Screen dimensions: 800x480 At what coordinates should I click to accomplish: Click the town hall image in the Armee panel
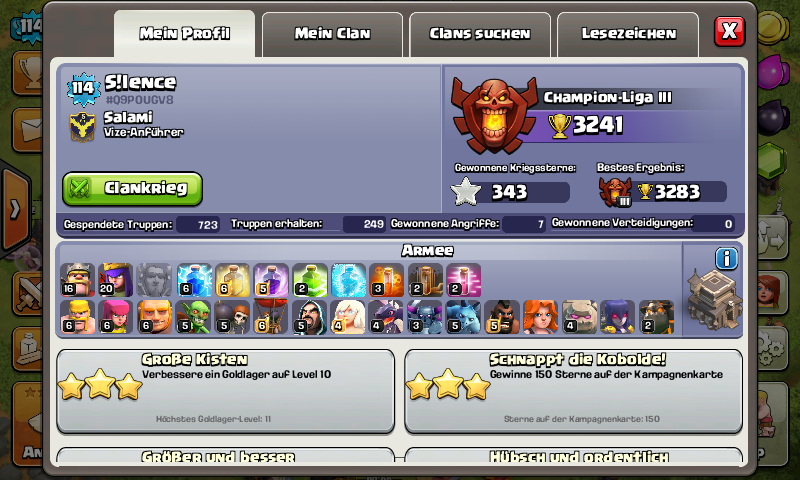pyautogui.click(x=714, y=303)
